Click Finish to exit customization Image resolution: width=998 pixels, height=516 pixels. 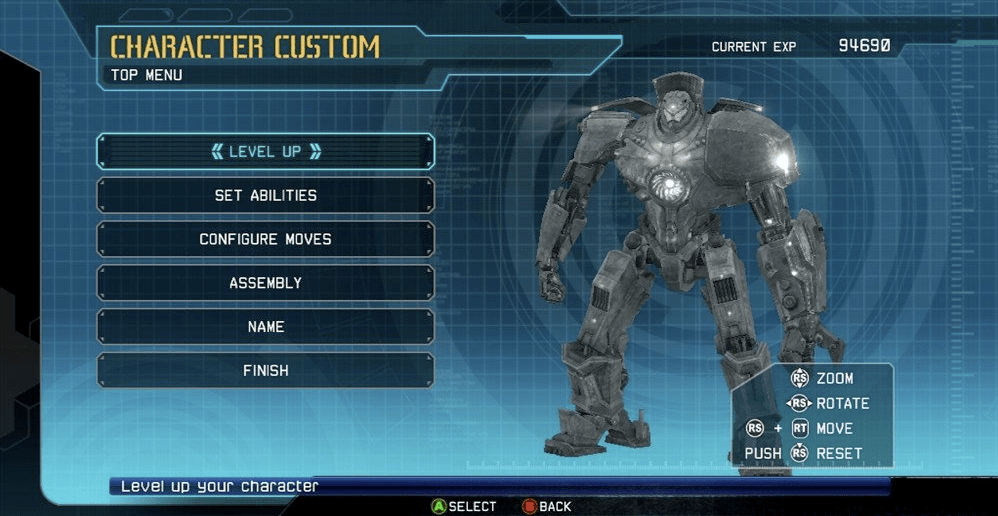(265, 371)
